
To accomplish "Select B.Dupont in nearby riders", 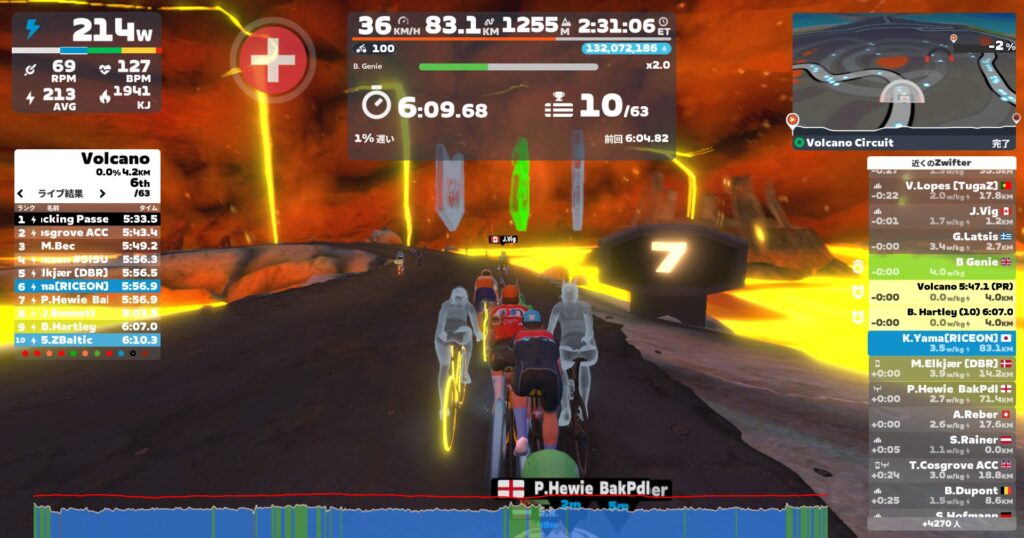I will 941,496.
